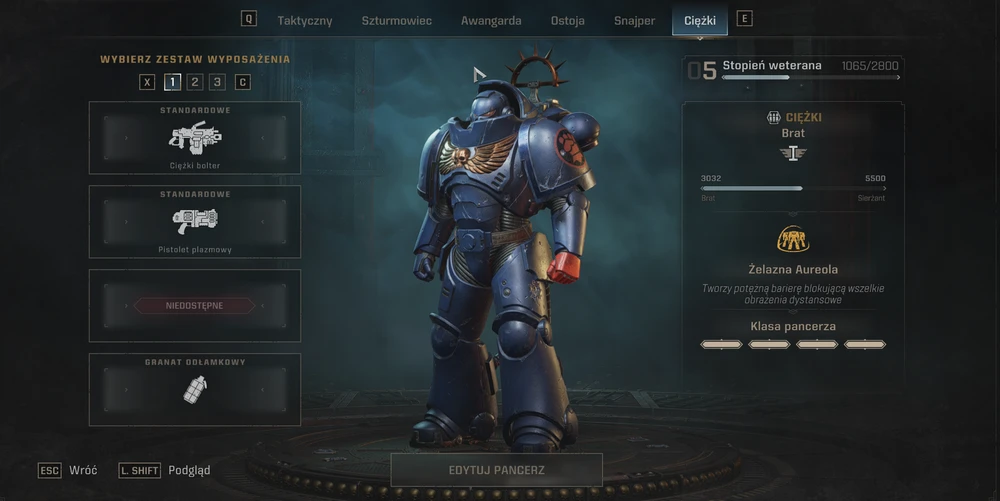The height and width of the screenshot is (501, 1000).
Task: Click the Niedostępne locked weapon slot
Action: (x=195, y=306)
